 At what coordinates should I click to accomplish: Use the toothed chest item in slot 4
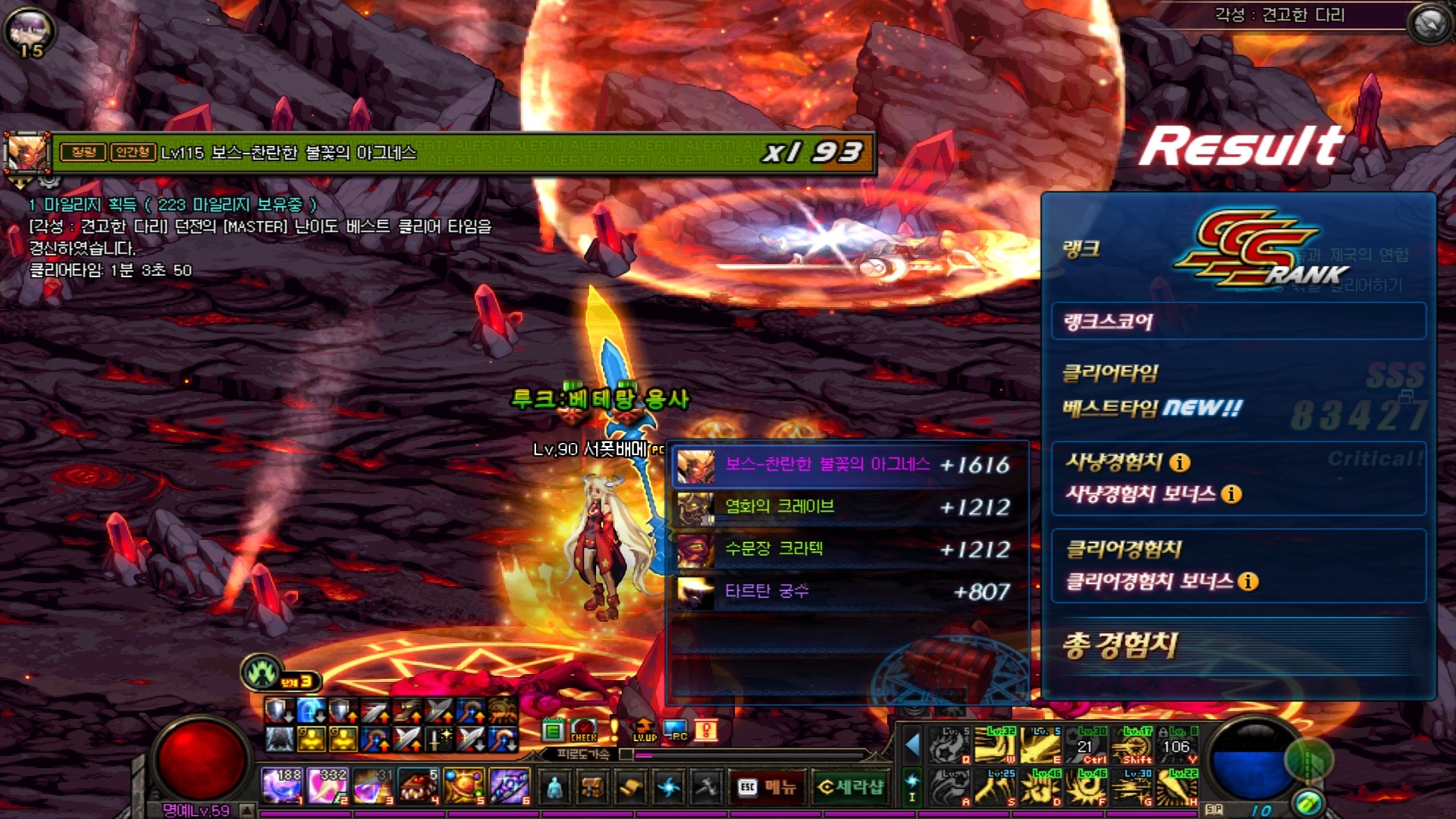click(x=418, y=786)
